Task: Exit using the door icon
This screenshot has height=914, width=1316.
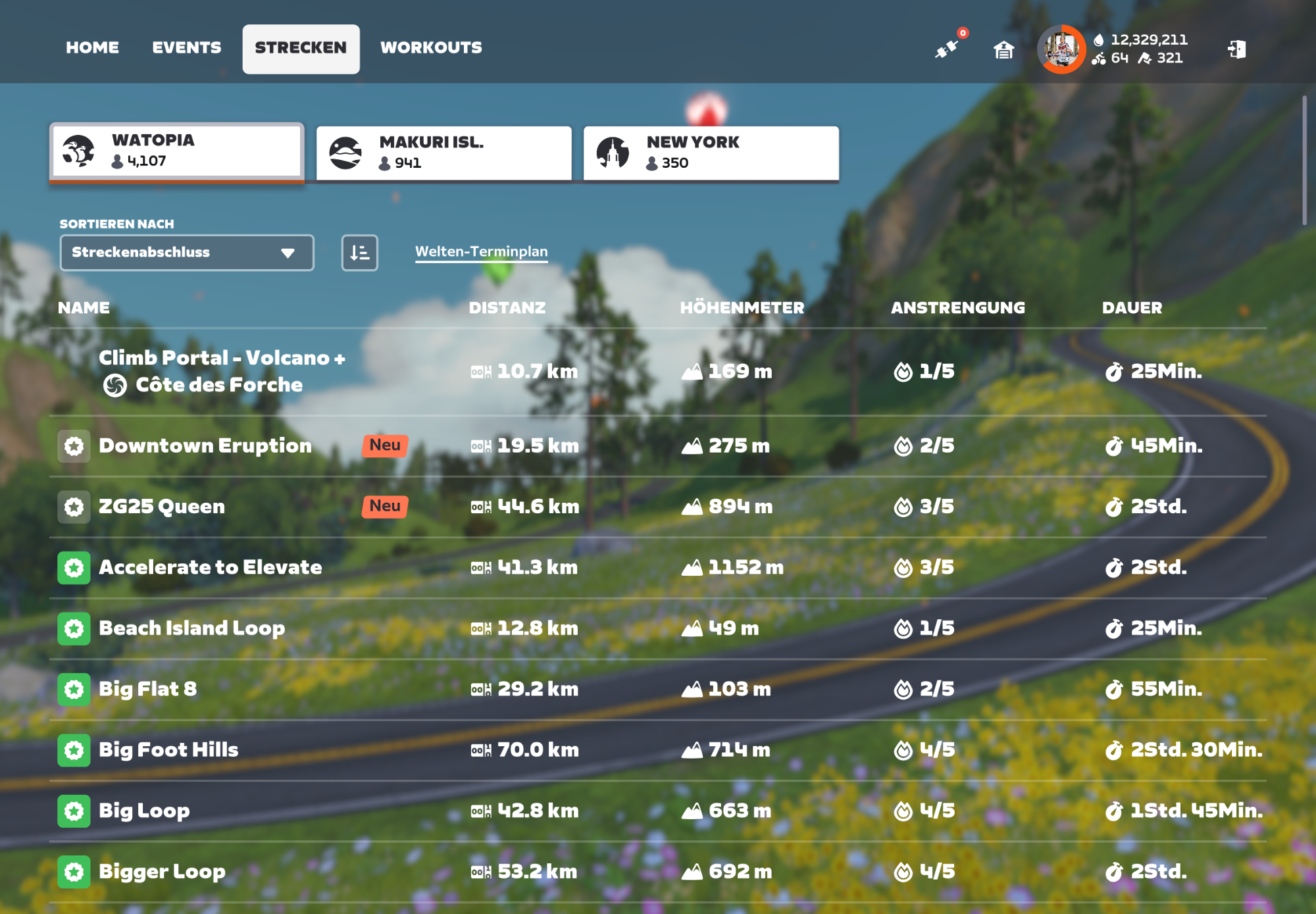Action: click(x=1236, y=49)
